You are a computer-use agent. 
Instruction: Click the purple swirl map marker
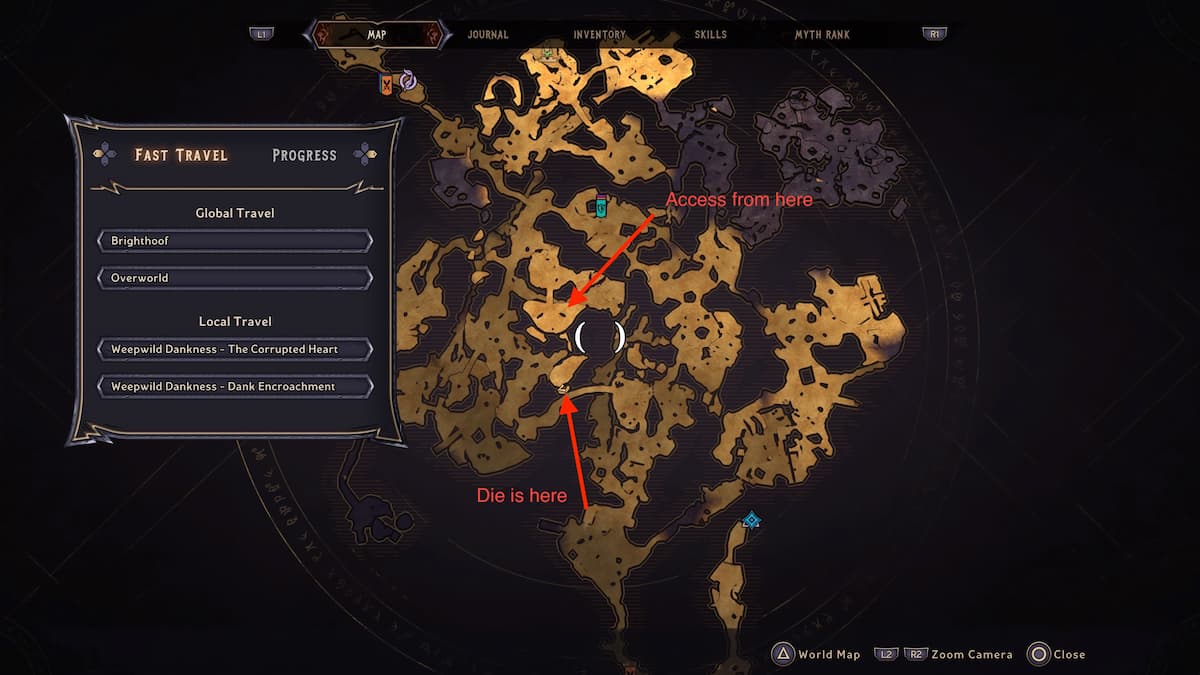tap(408, 80)
